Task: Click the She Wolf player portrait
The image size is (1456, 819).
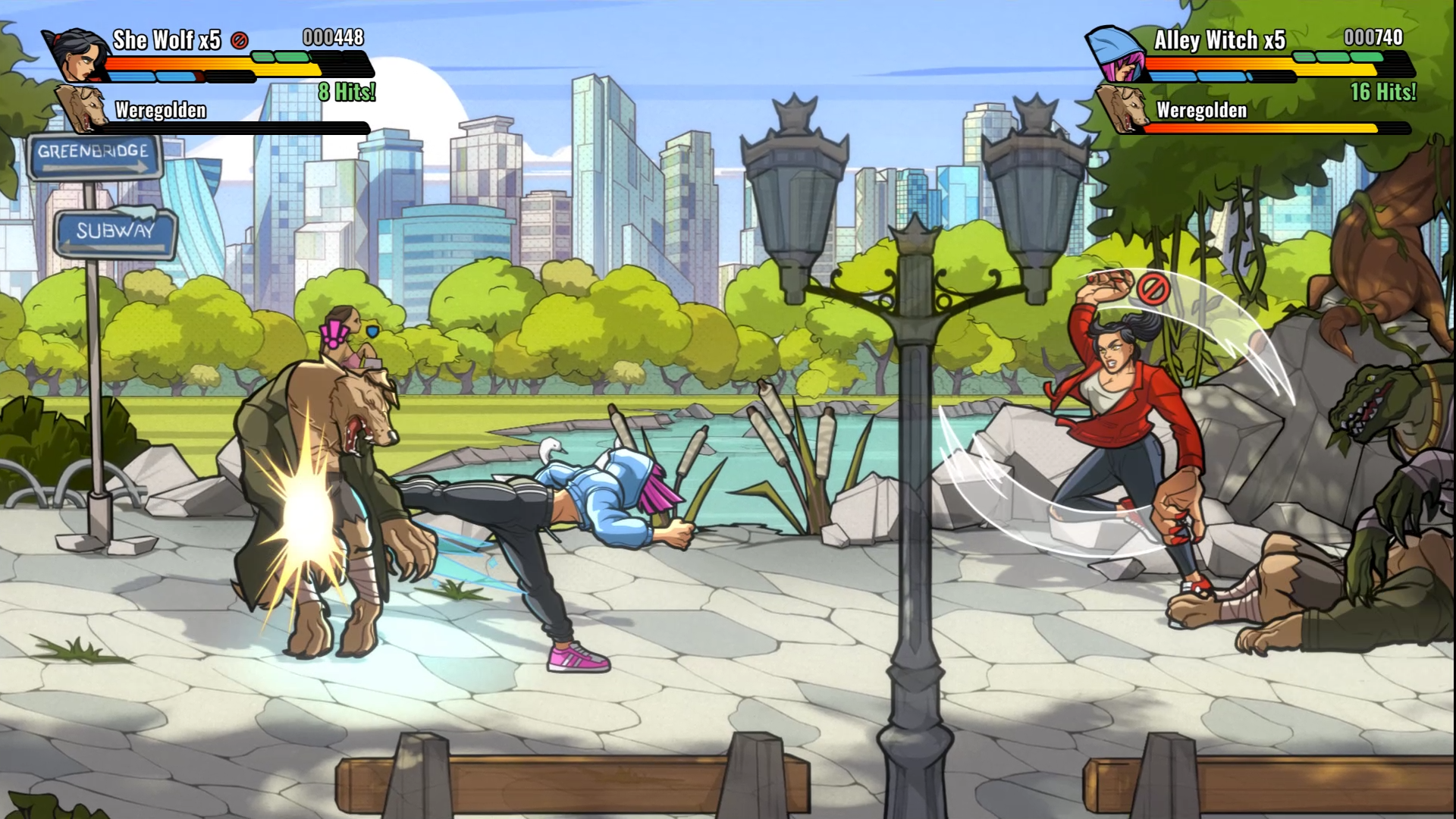Action: (x=78, y=55)
